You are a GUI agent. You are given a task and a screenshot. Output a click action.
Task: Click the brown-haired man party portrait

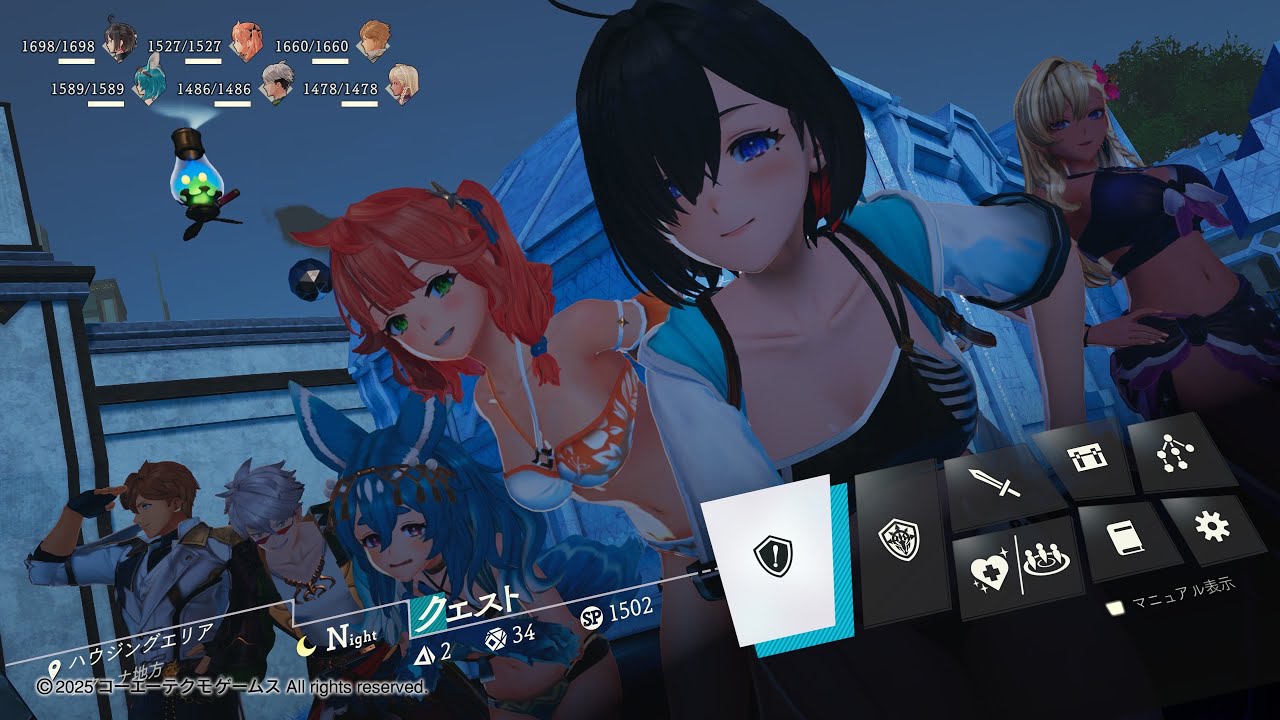coord(374,40)
